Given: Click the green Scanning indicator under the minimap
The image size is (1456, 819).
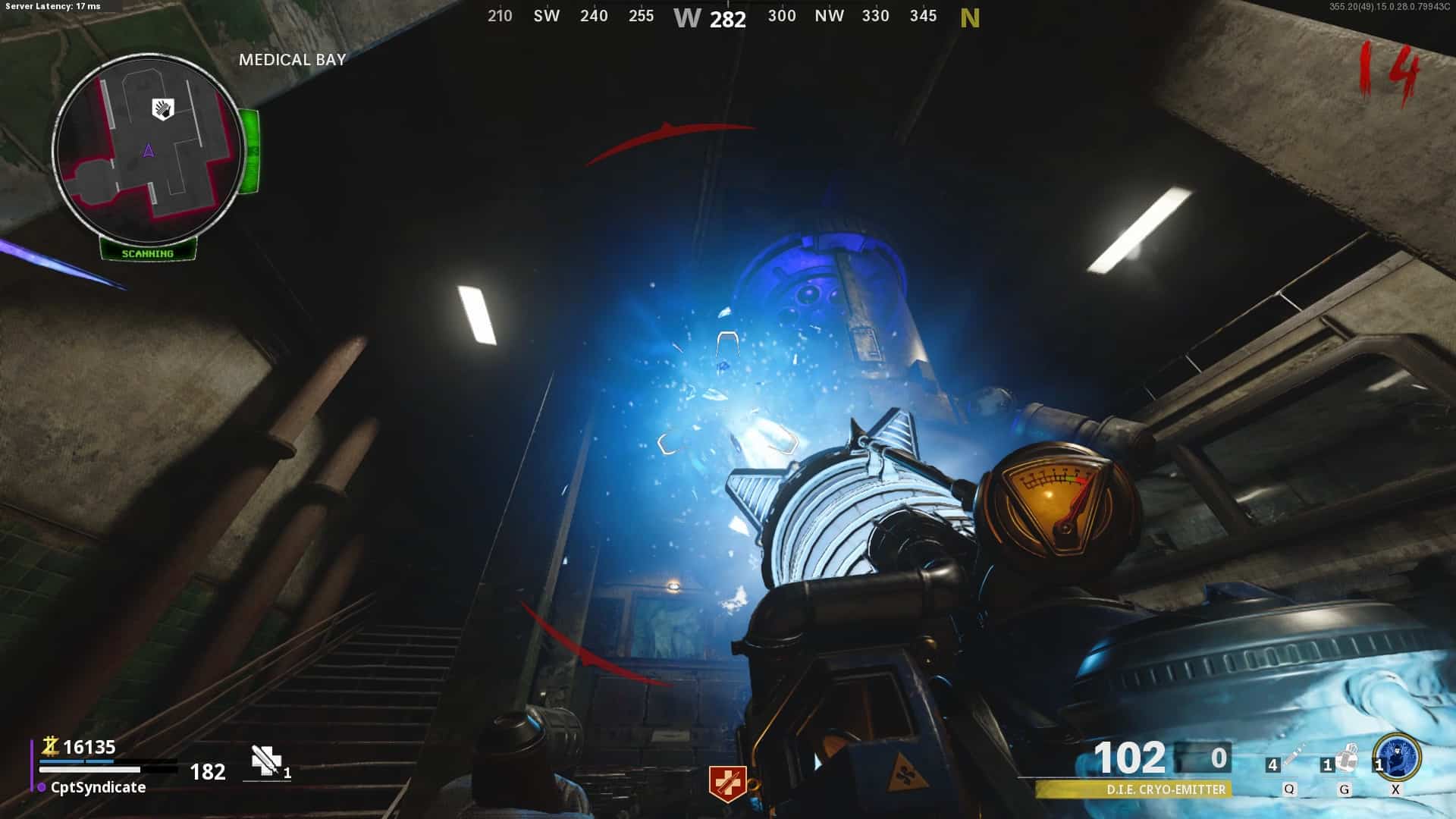Looking at the screenshot, I should [x=148, y=253].
